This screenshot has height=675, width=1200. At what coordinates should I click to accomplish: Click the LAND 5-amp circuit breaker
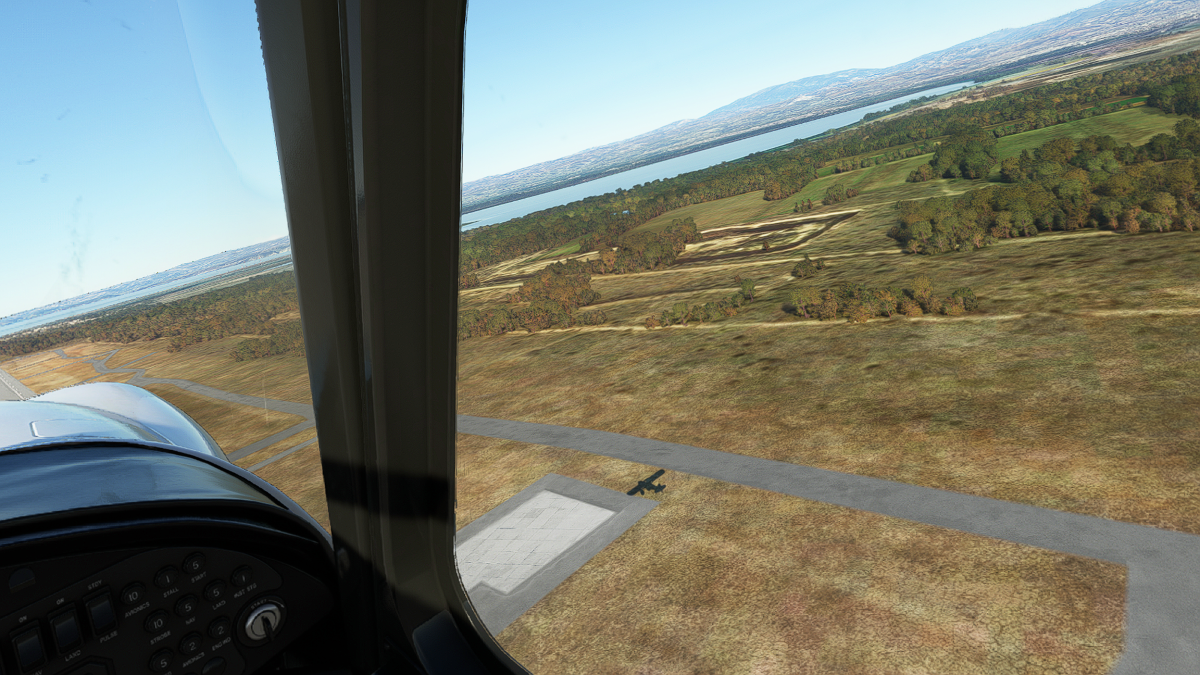215,590
